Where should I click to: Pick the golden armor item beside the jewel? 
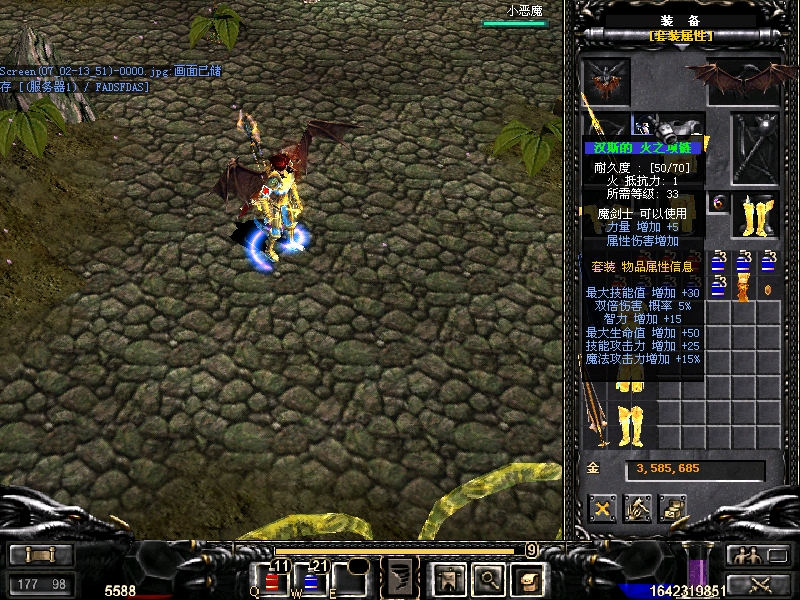point(743,290)
